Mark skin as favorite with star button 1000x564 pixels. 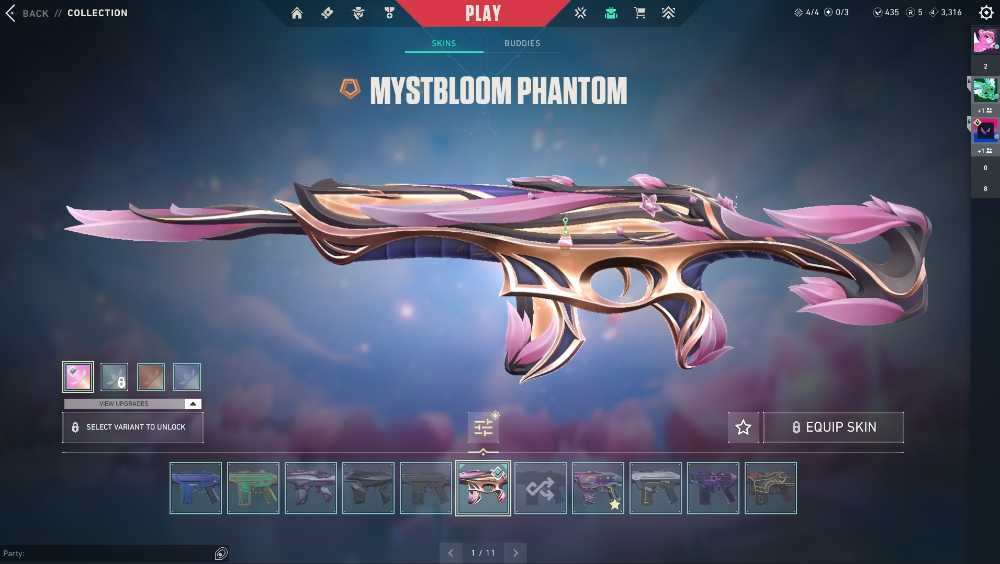pyautogui.click(x=743, y=428)
